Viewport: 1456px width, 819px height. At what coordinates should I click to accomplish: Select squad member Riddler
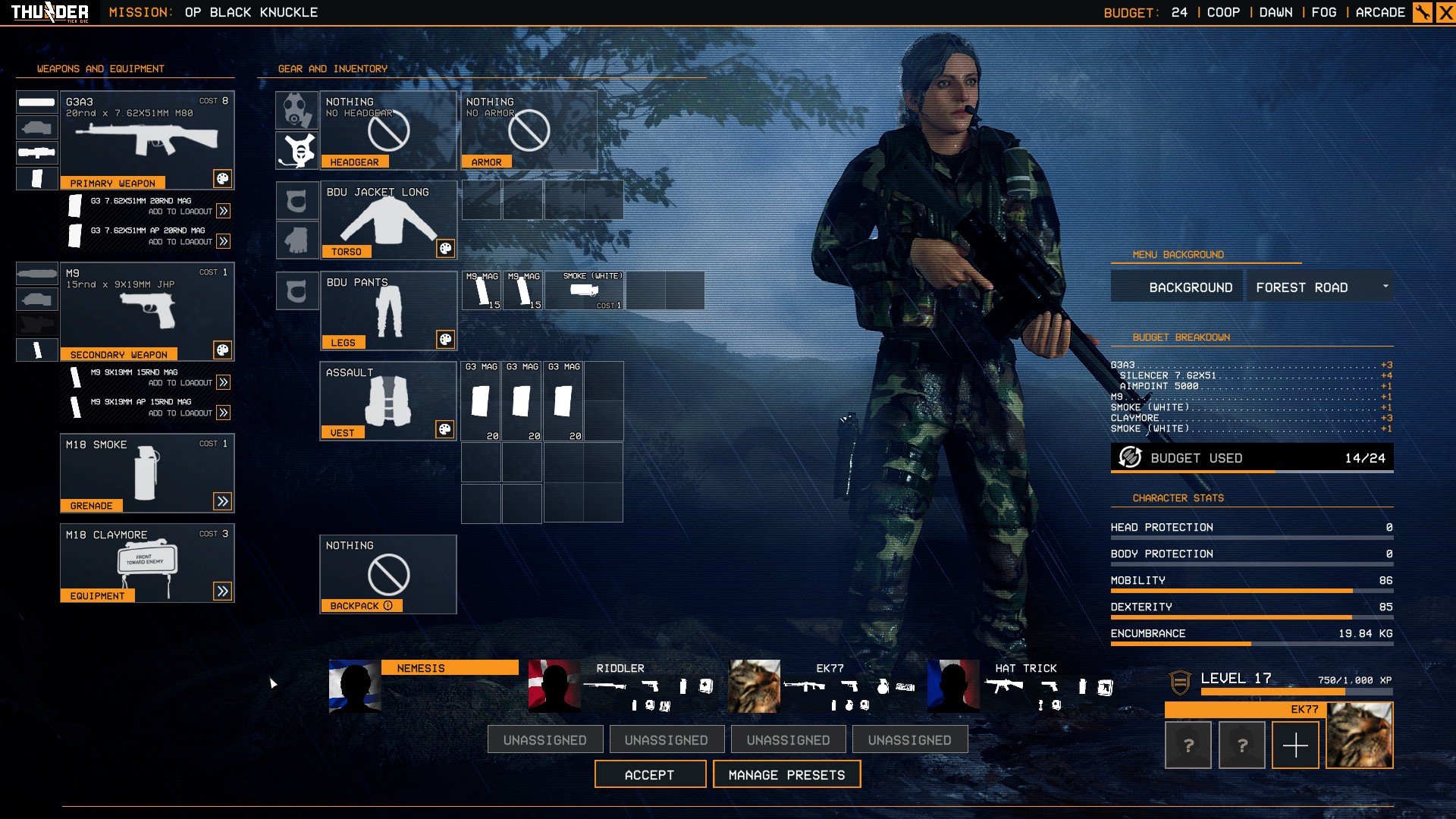(622, 686)
